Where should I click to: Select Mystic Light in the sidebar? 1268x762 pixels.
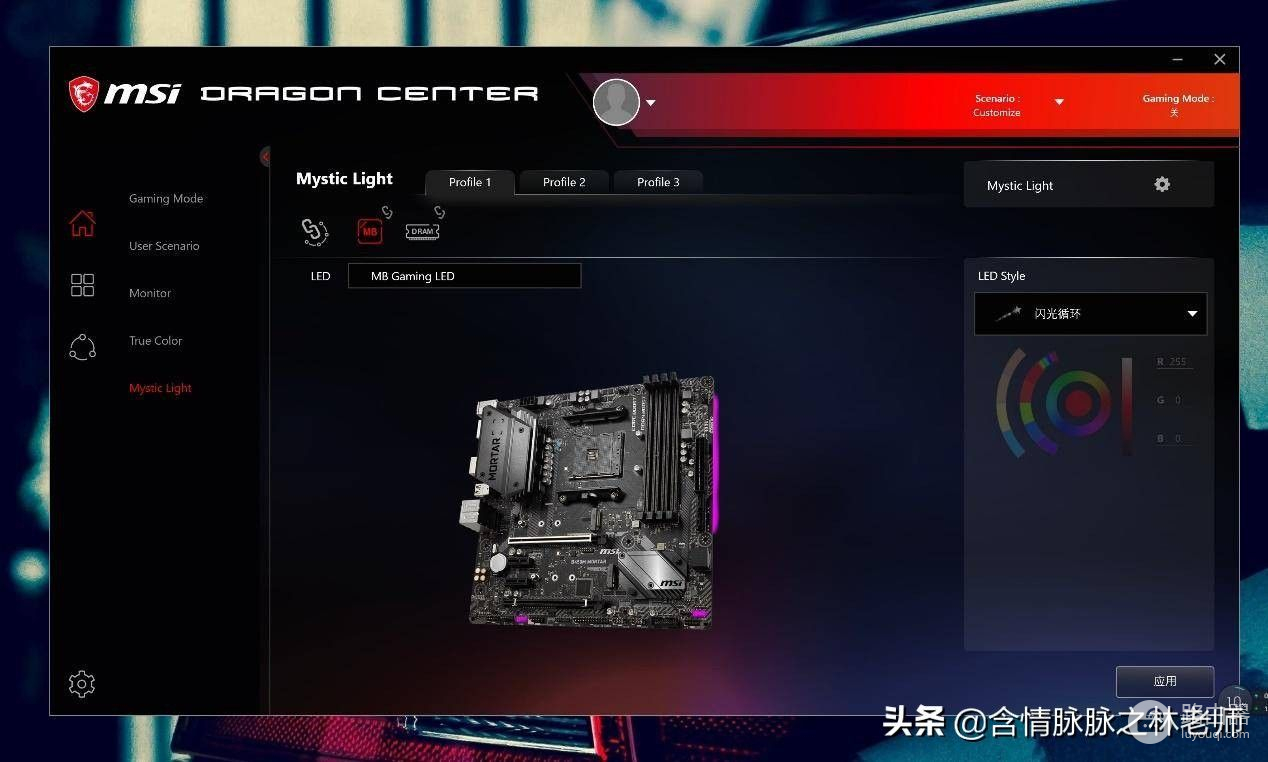pyautogui.click(x=160, y=388)
